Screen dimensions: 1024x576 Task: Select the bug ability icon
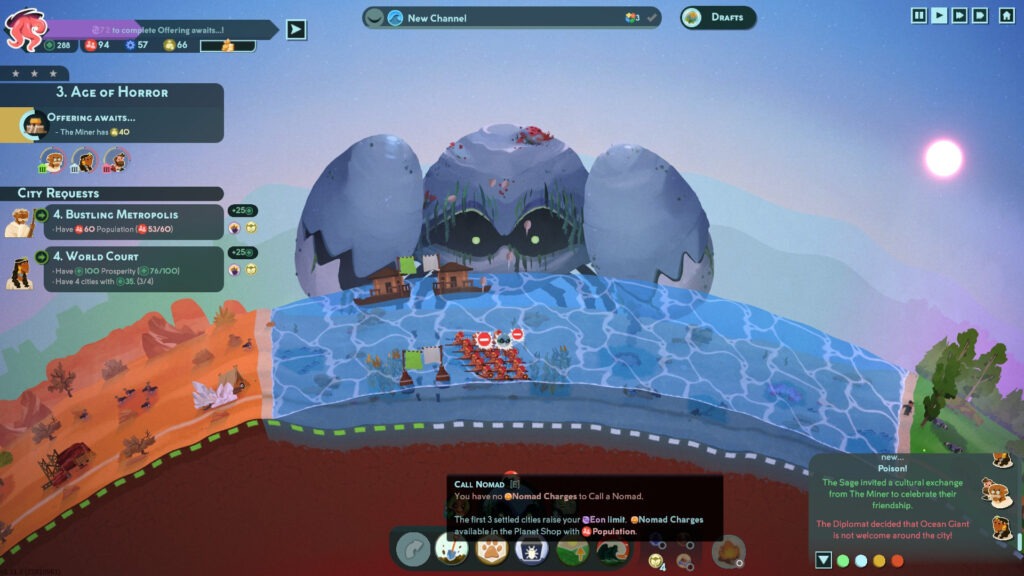click(531, 549)
